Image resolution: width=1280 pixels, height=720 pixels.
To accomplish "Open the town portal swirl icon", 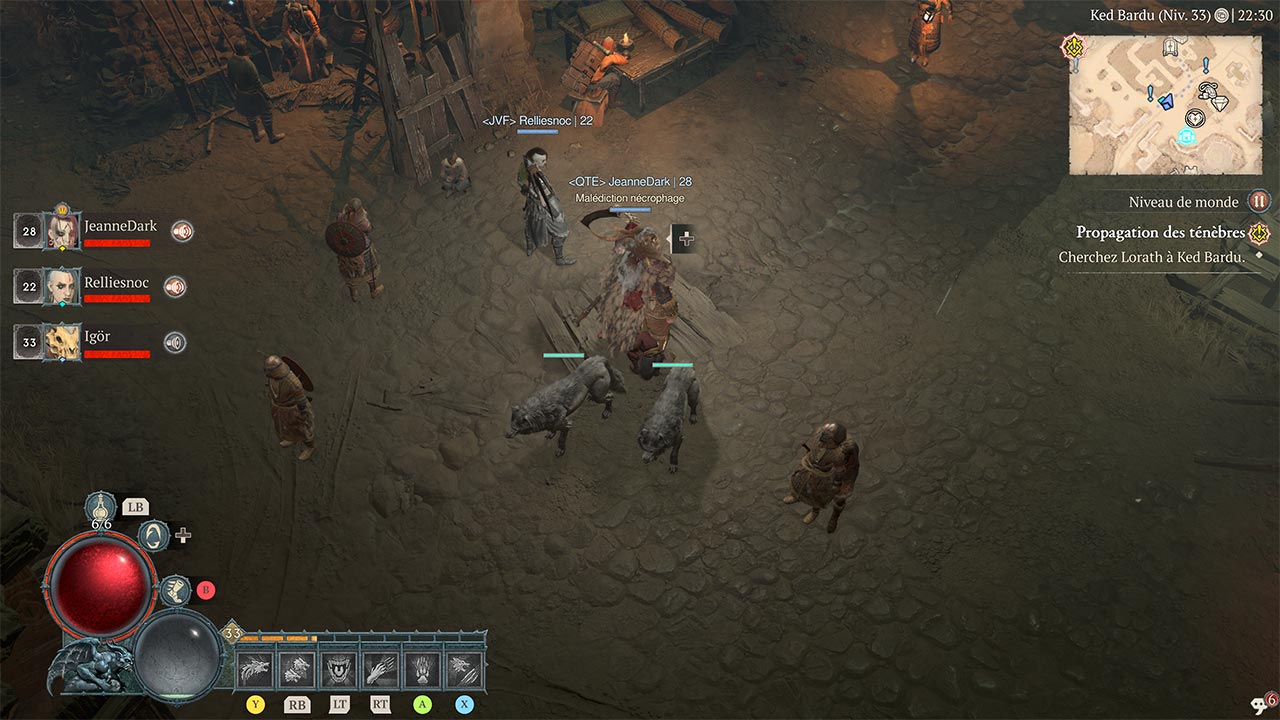I will (x=153, y=535).
